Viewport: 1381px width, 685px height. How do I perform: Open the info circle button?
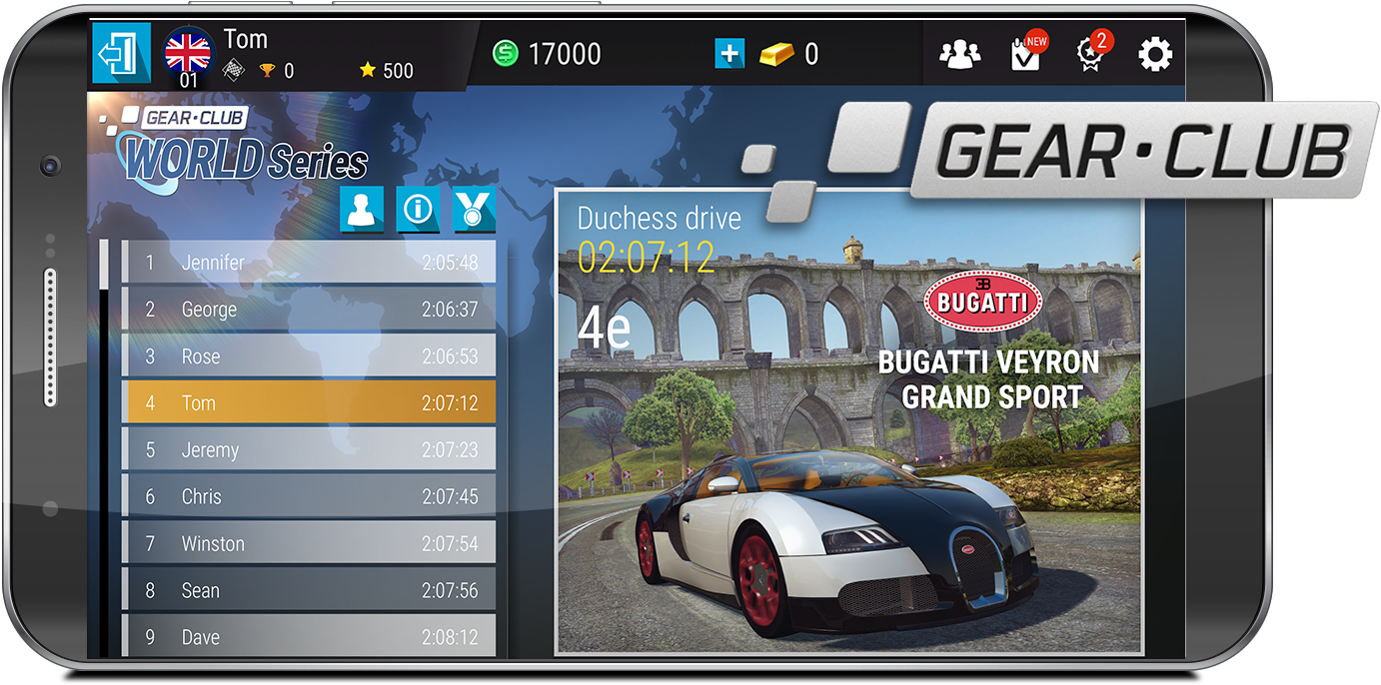click(x=417, y=209)
